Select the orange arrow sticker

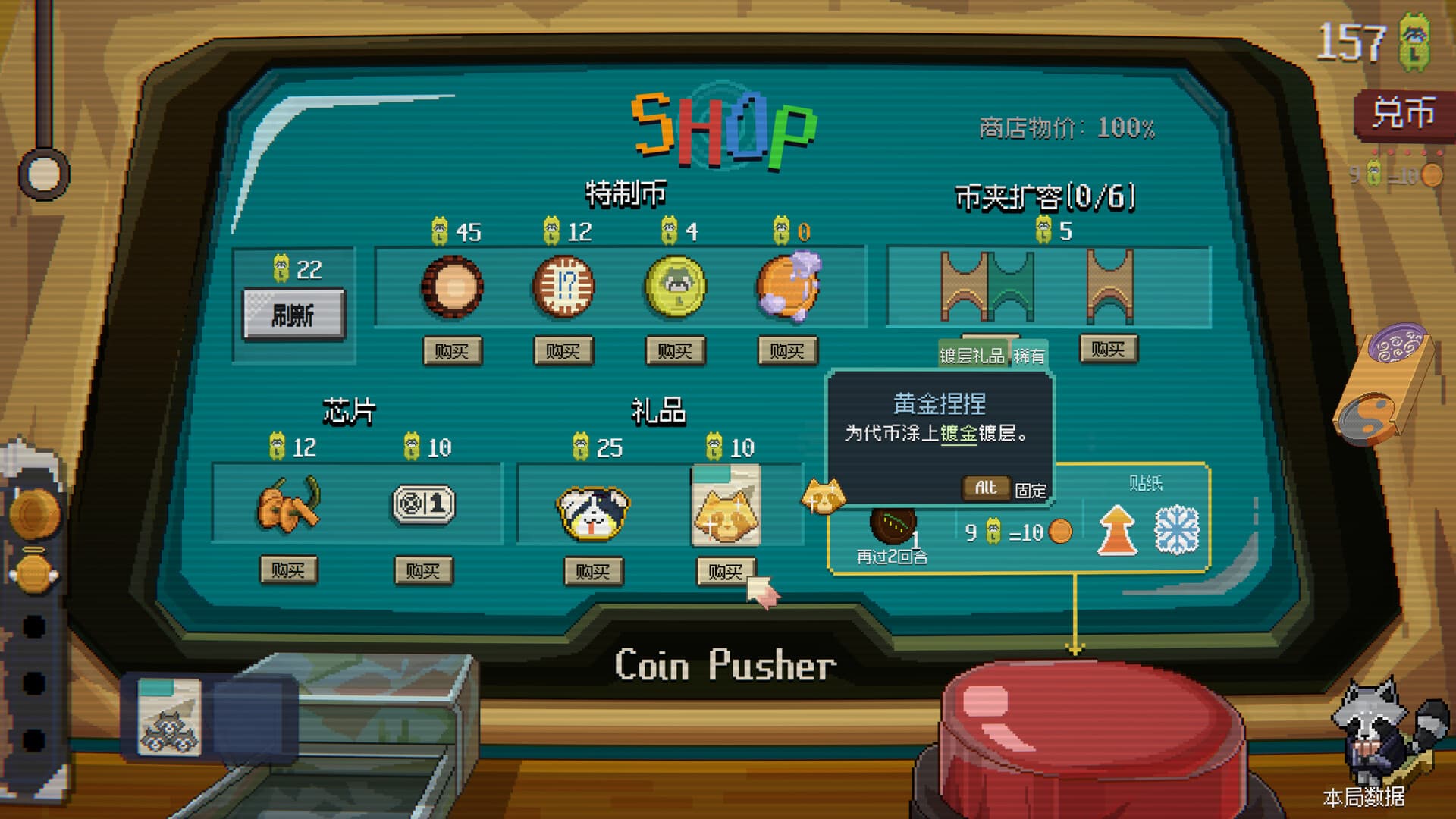(1117, 530)
